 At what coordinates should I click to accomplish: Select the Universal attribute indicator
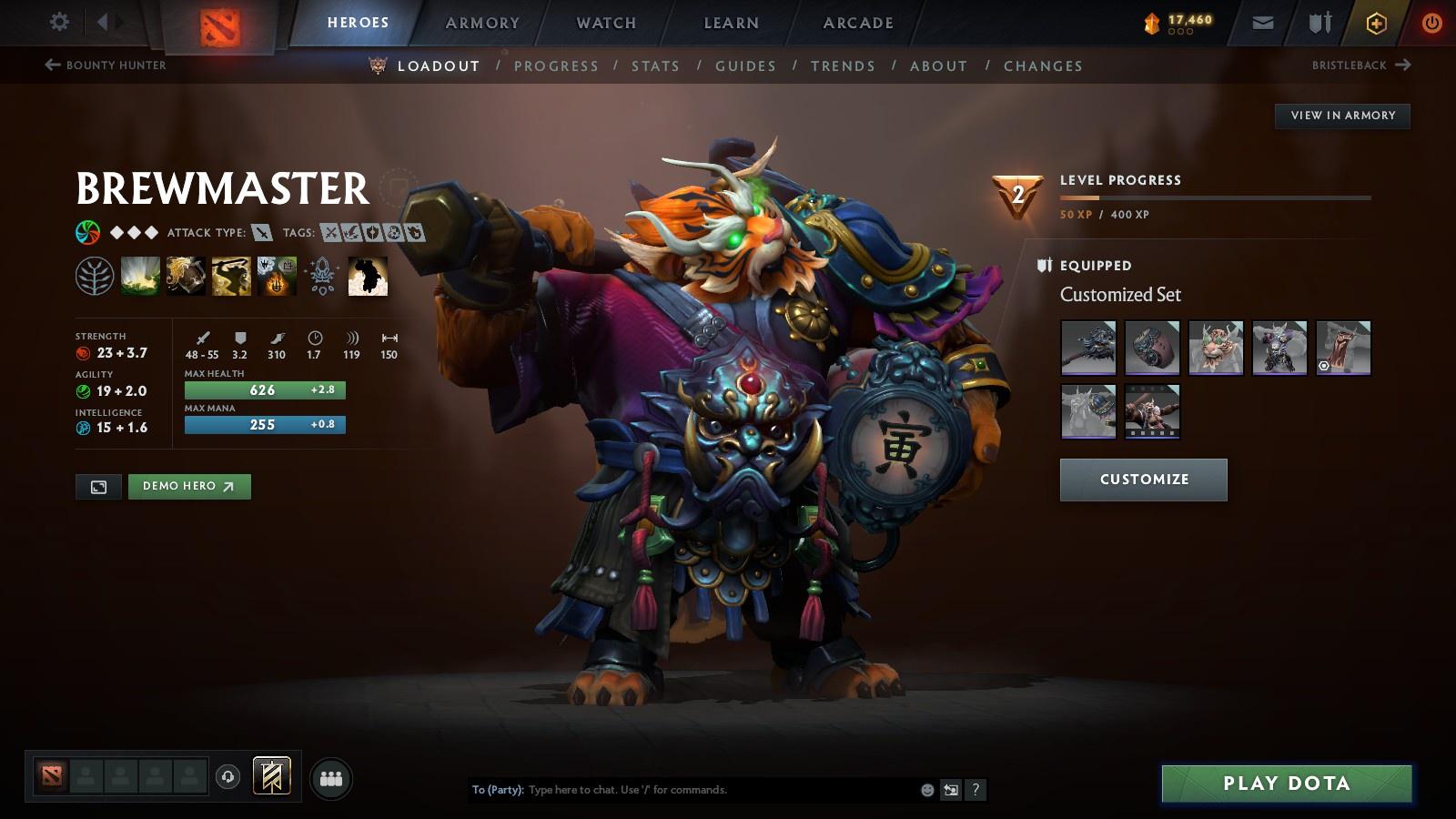(86, 232)
